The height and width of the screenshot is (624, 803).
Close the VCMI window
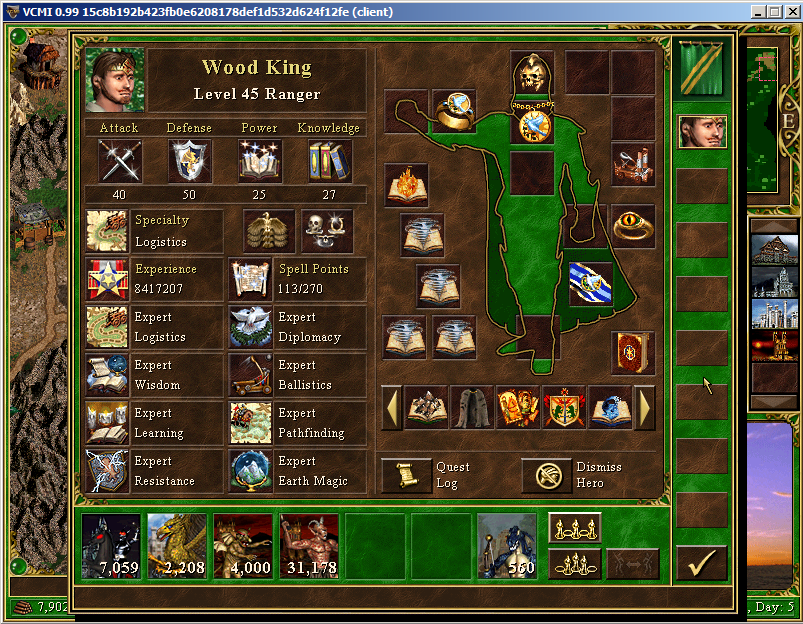coord(791,12)
